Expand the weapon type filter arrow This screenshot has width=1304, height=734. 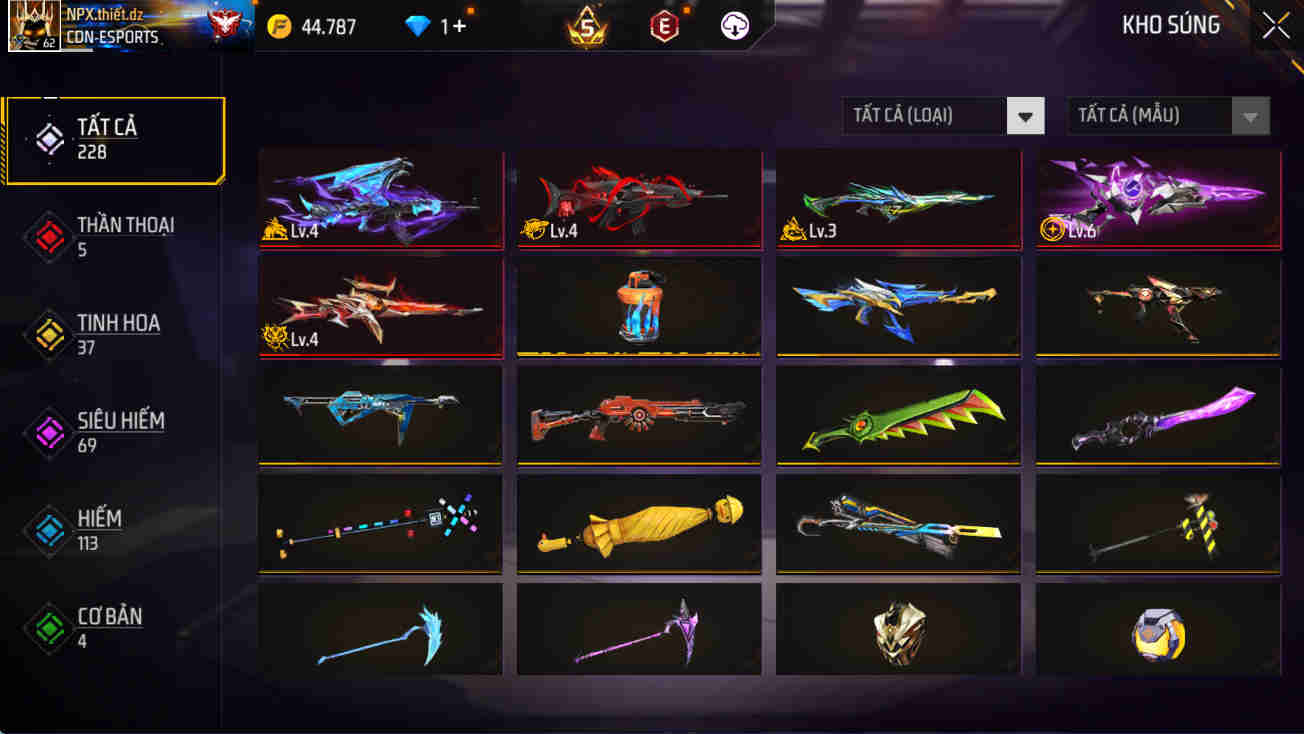point(1024,116)
